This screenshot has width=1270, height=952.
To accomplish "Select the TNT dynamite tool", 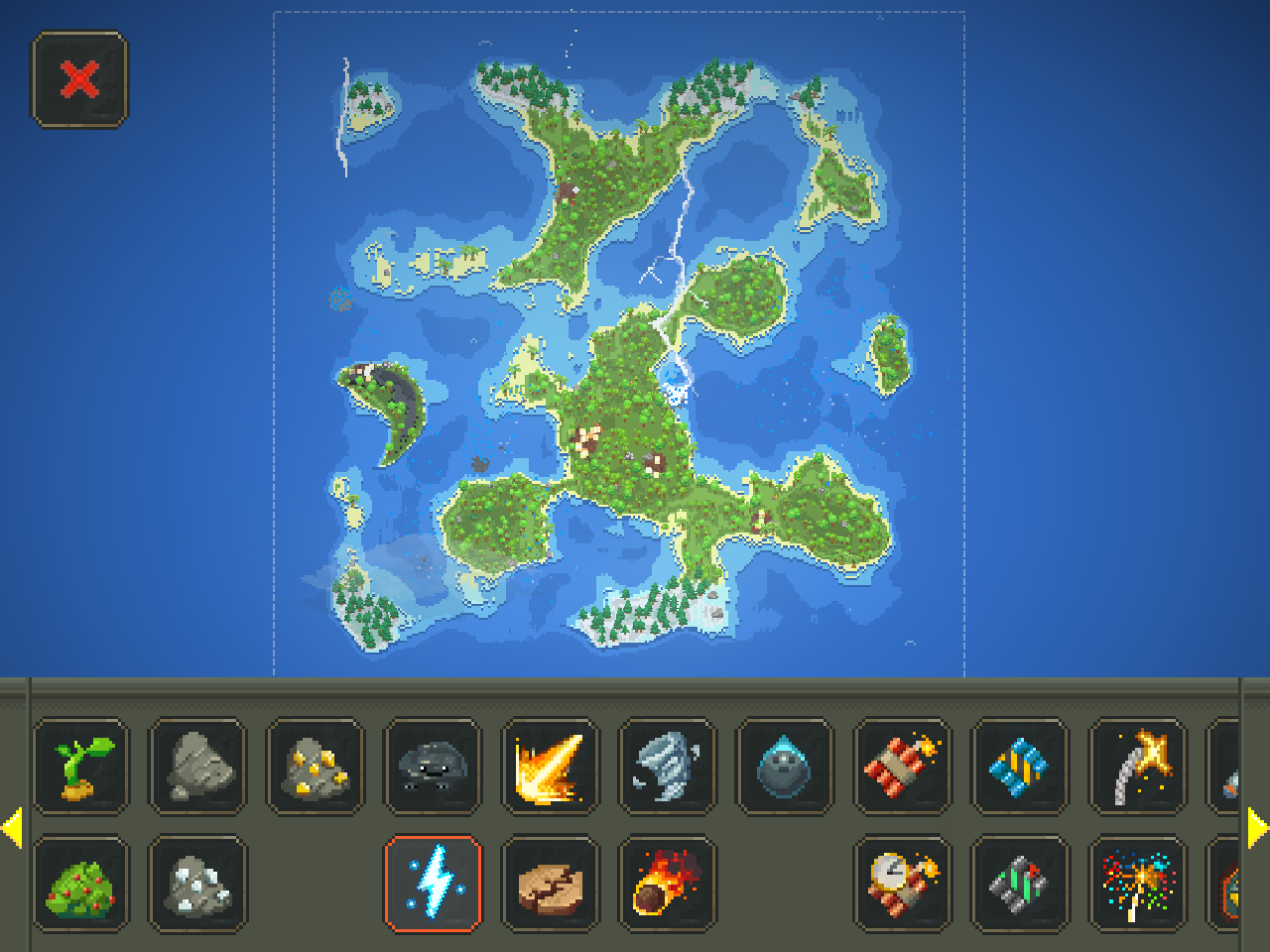I will (x=903, y=767).
